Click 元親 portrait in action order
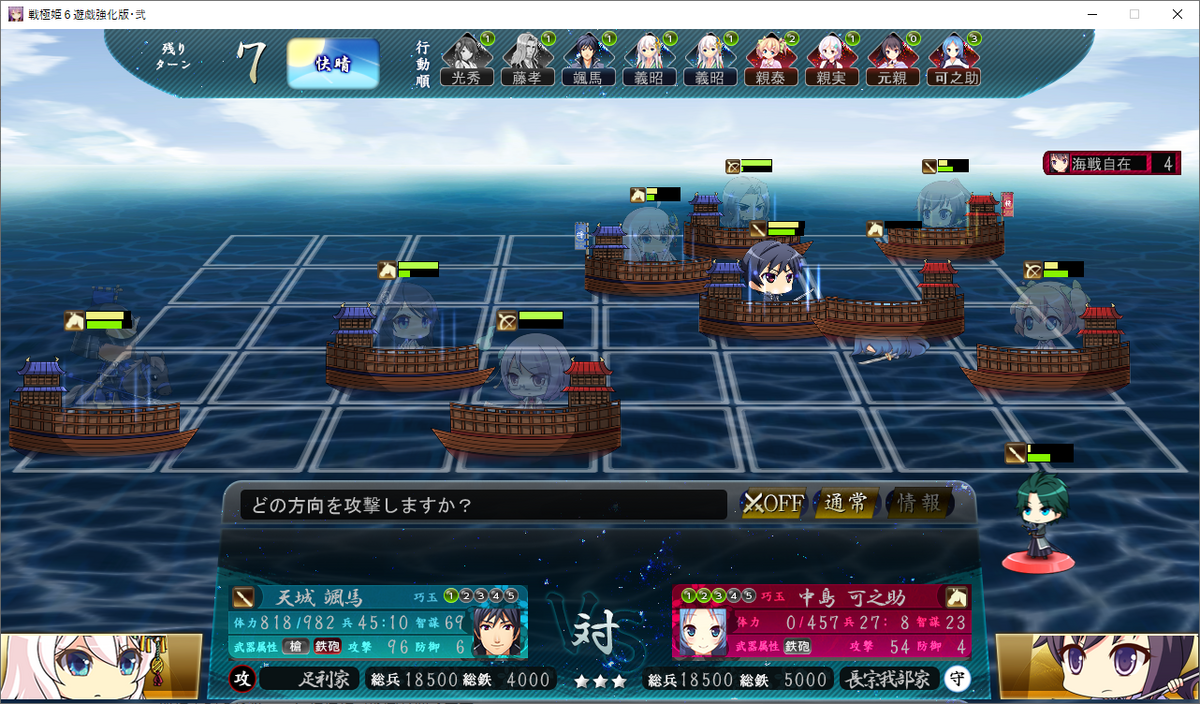 892,60
